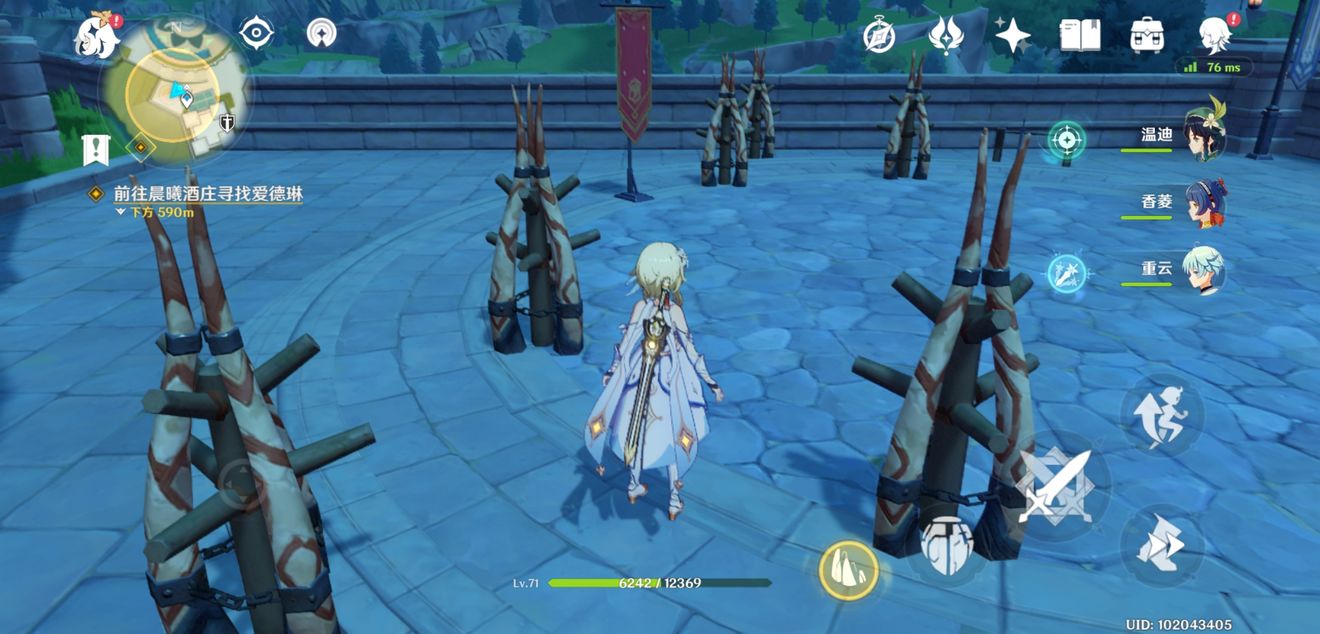Activate the sprint dash button
Viewport: 1320px width, 634px height.
click(1160, 546)
